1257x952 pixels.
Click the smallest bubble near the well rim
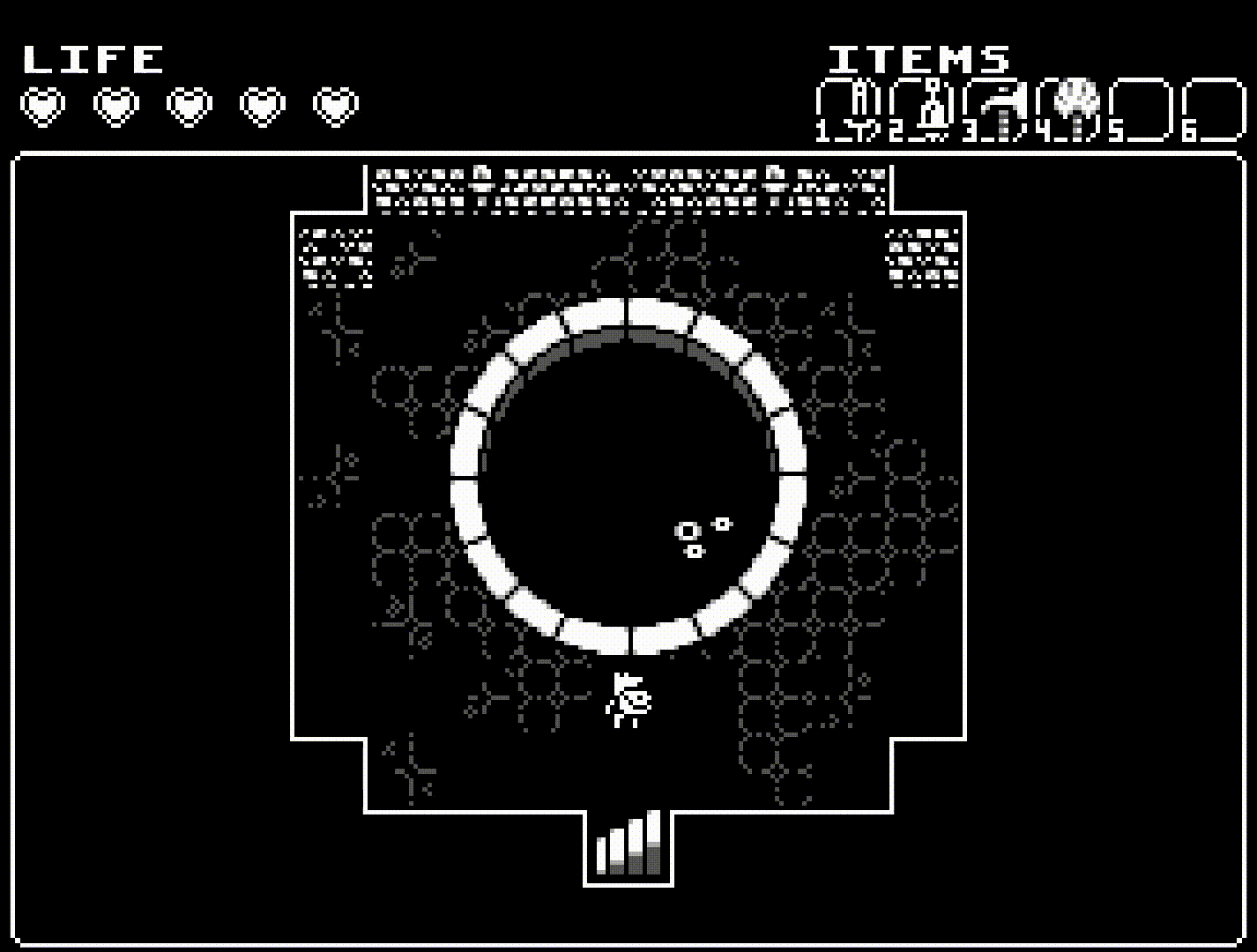[x=720, y=522]
